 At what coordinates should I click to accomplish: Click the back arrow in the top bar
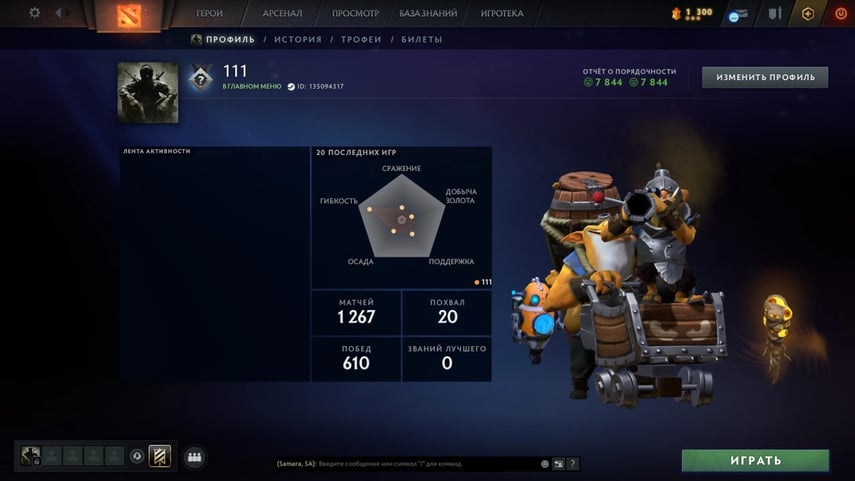pos(57,13)
